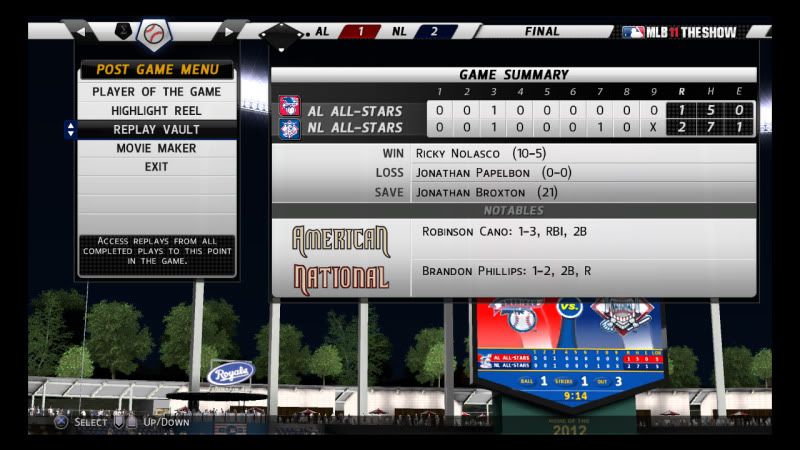Image resolution: width=800 pixels, height=450 pixels.
Task: Click the right arrow above the menu
Action: pos(228,33)
